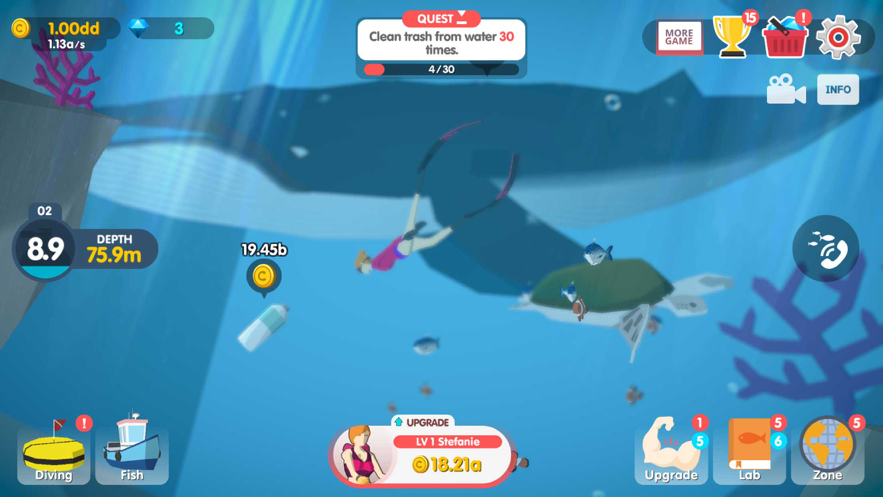This screenshot has height=497, width=883.
Task: Toggle the video camera view icon
Action: tap(786, 90)
